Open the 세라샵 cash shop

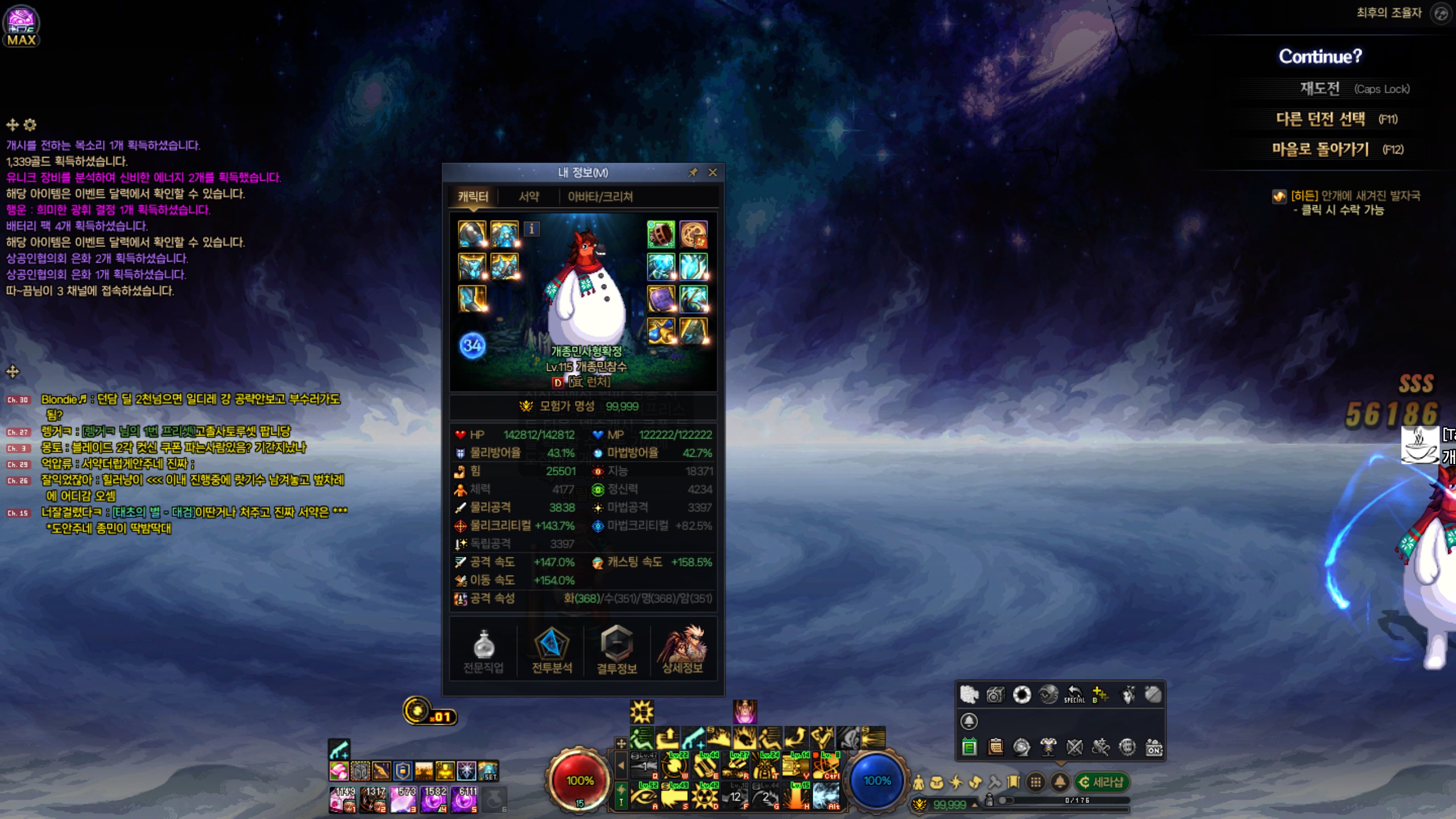pos(1102,782)
